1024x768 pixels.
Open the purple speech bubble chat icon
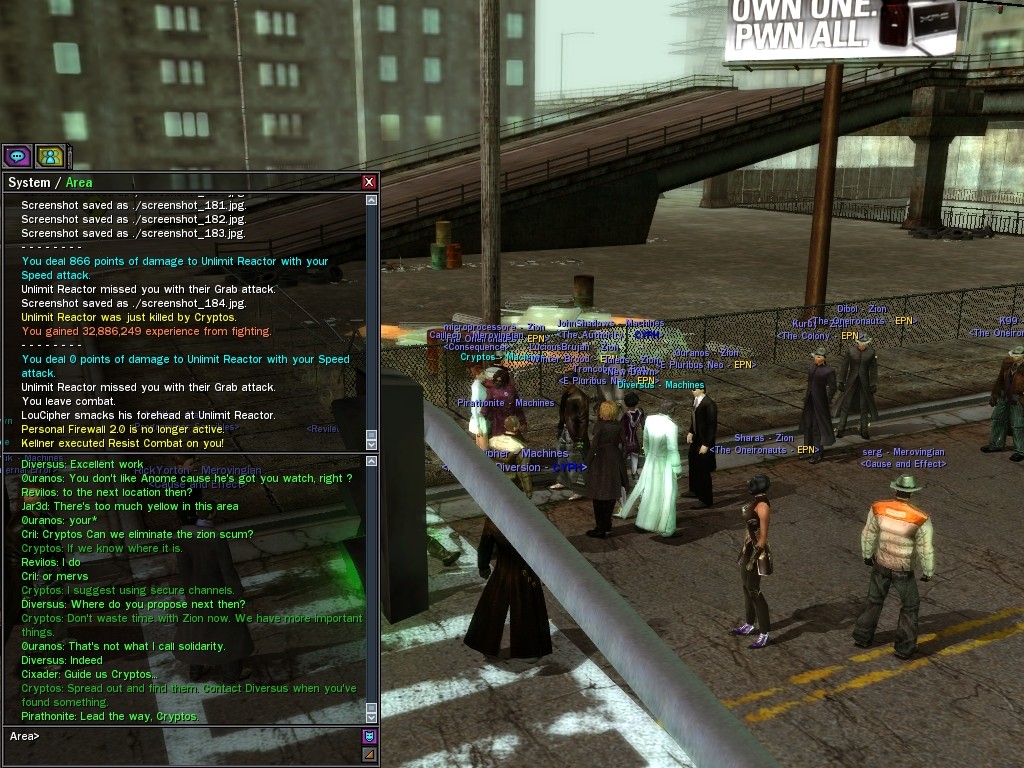17,156
